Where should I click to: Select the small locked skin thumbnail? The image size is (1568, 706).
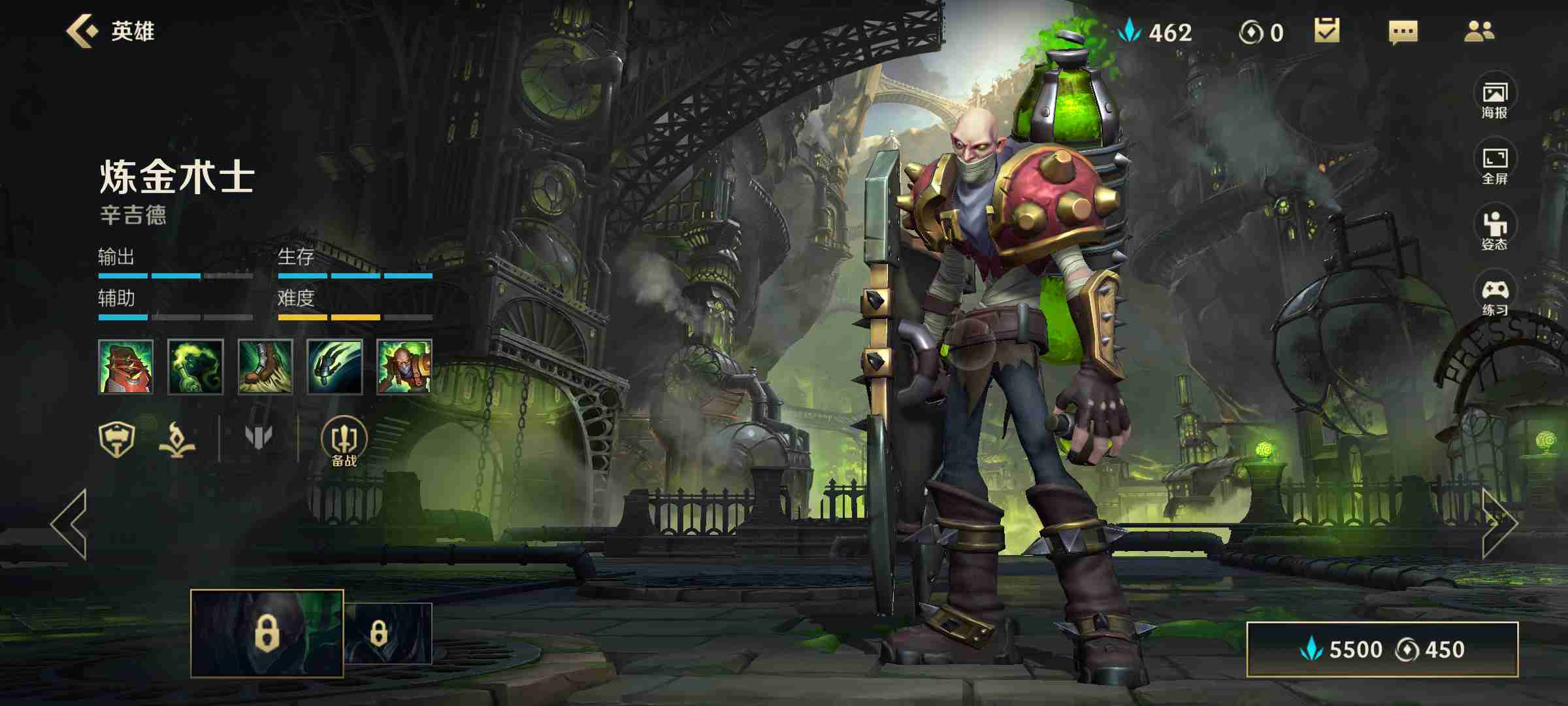388,633
